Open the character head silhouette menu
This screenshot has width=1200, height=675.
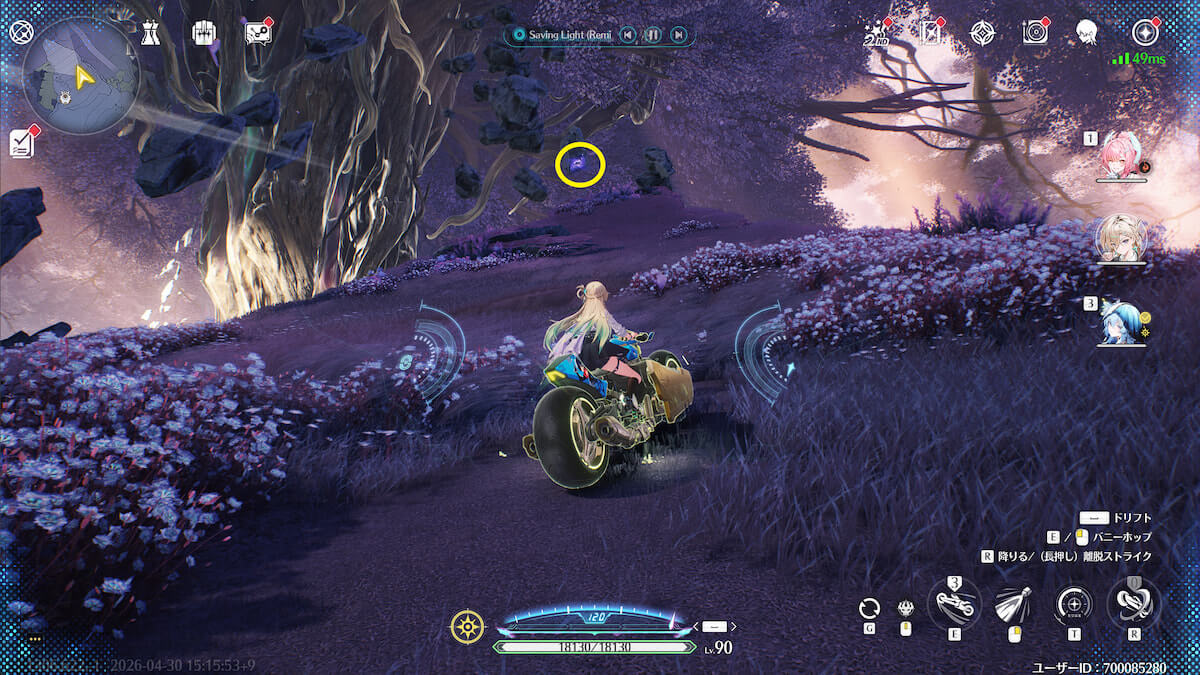[x=1087, y=33]
